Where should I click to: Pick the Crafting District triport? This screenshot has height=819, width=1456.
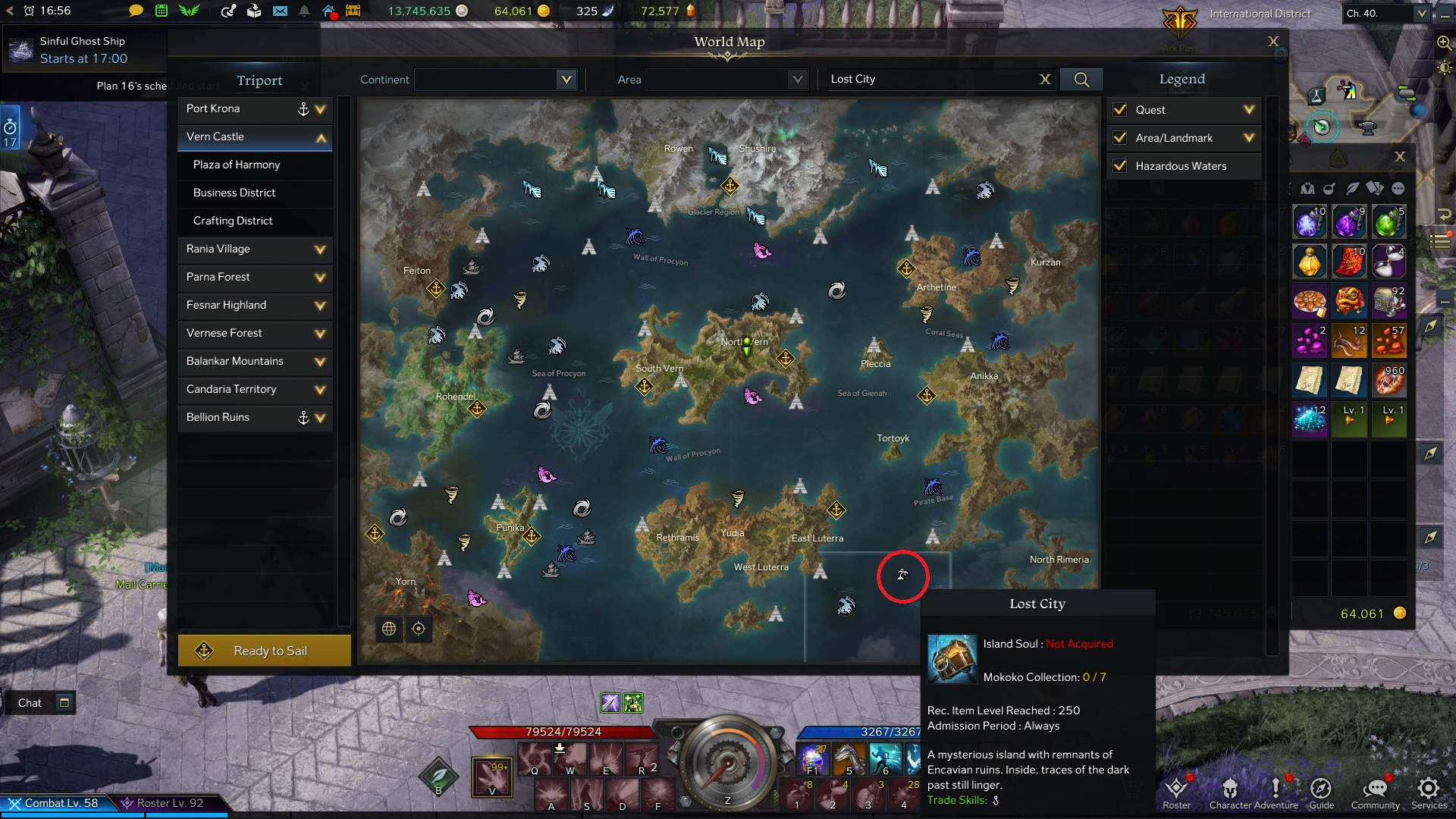click(233, 221)
